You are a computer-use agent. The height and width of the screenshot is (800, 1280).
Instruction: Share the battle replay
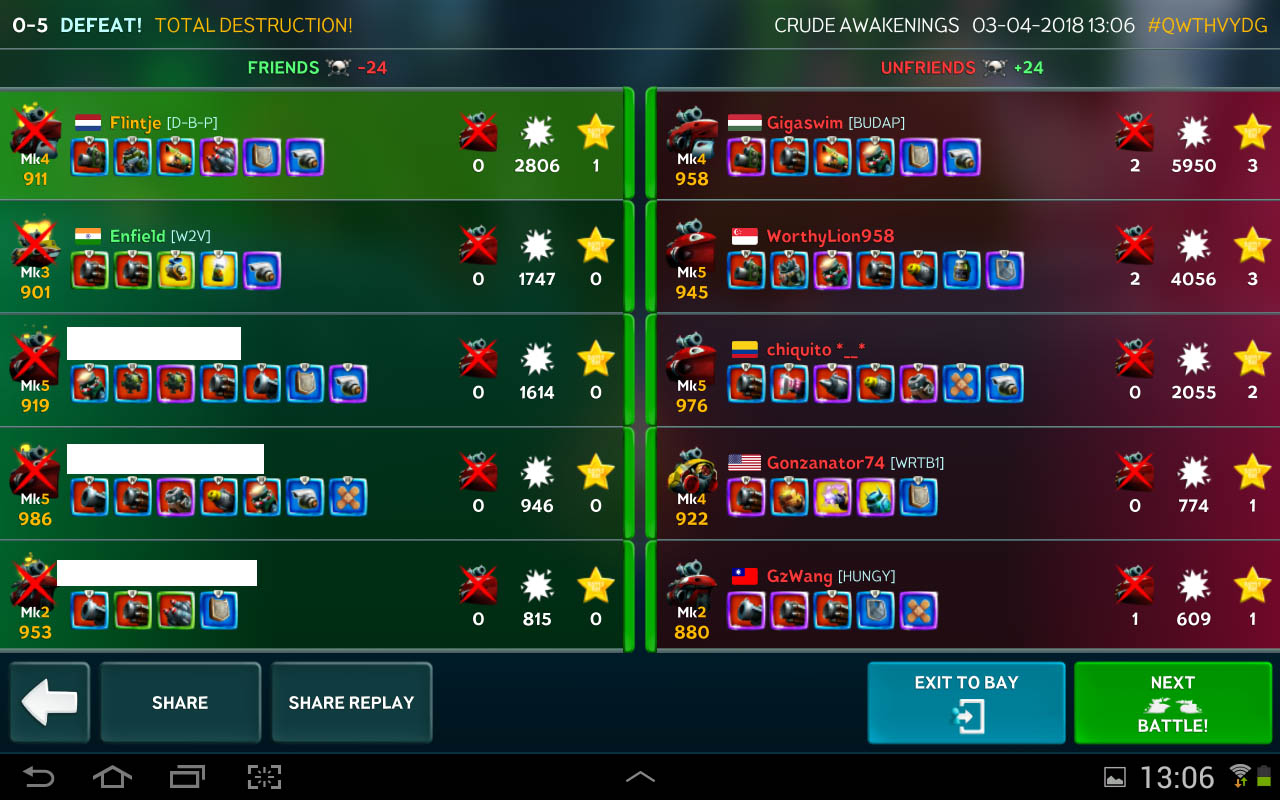point(351,702)
